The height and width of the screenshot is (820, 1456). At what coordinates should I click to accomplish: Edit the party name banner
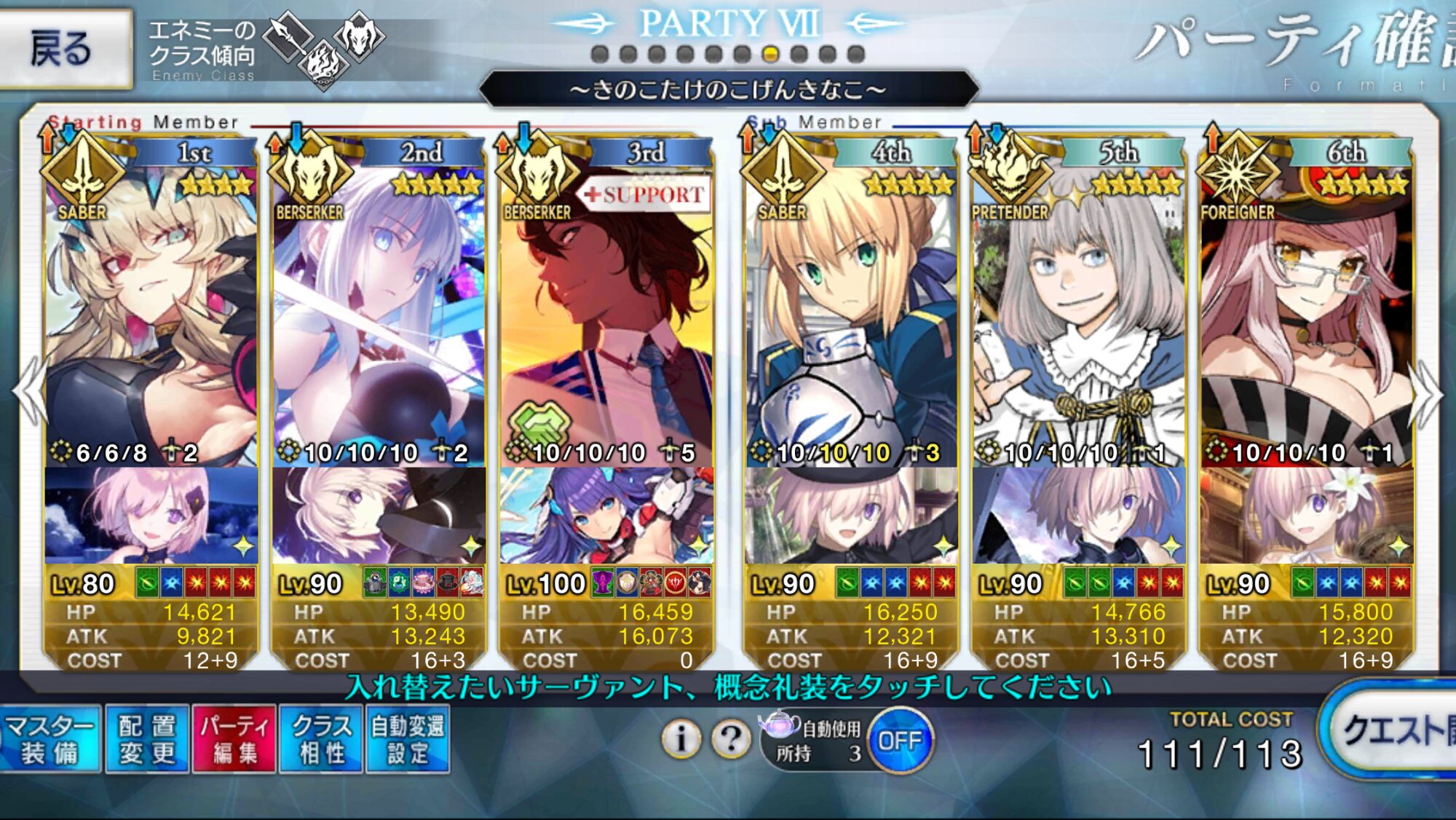click(728, 90)
